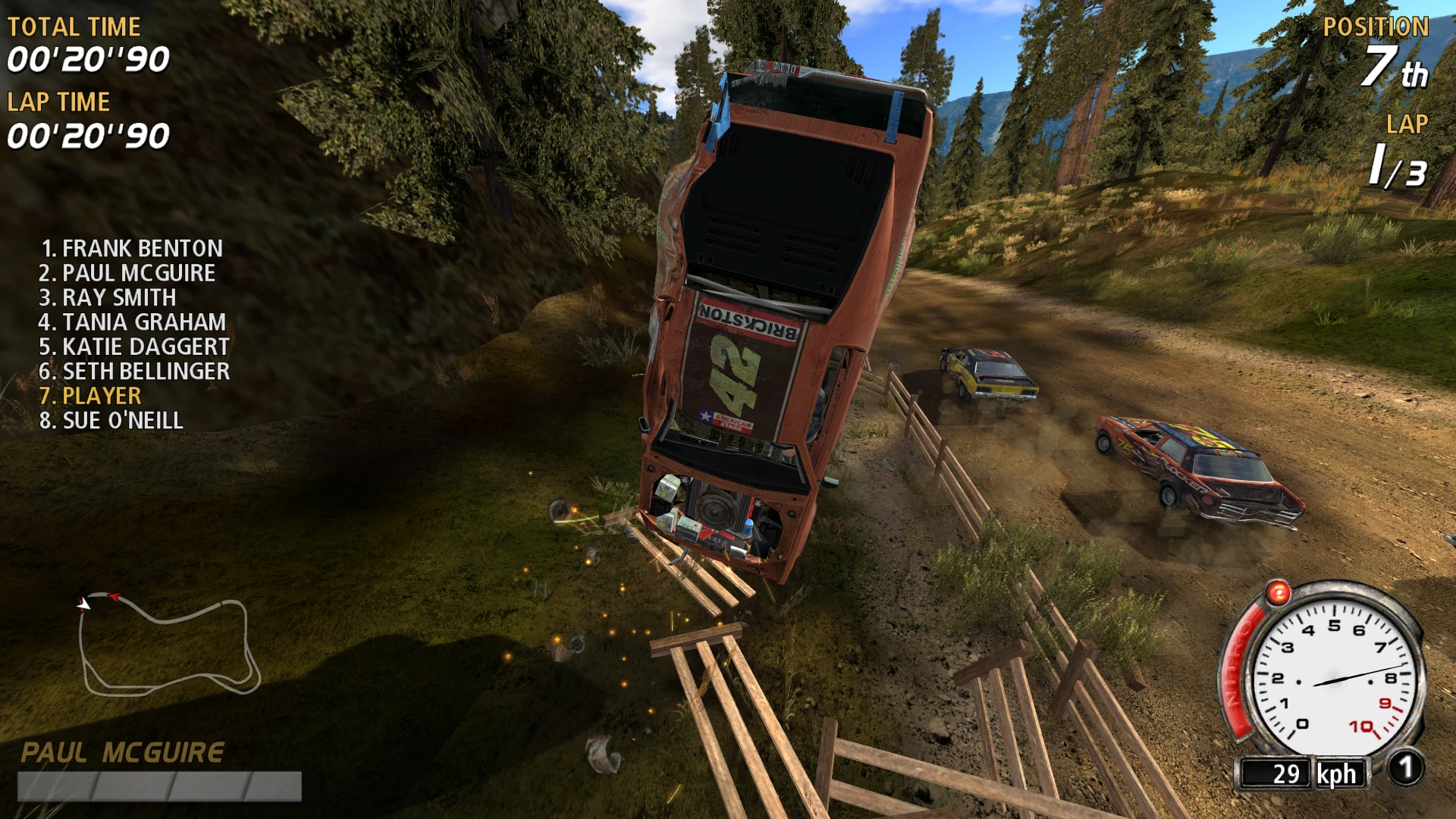The image size is (1456, 819).
Task: Select Paul McGuire in the standings list
Action: coord(127,273)
